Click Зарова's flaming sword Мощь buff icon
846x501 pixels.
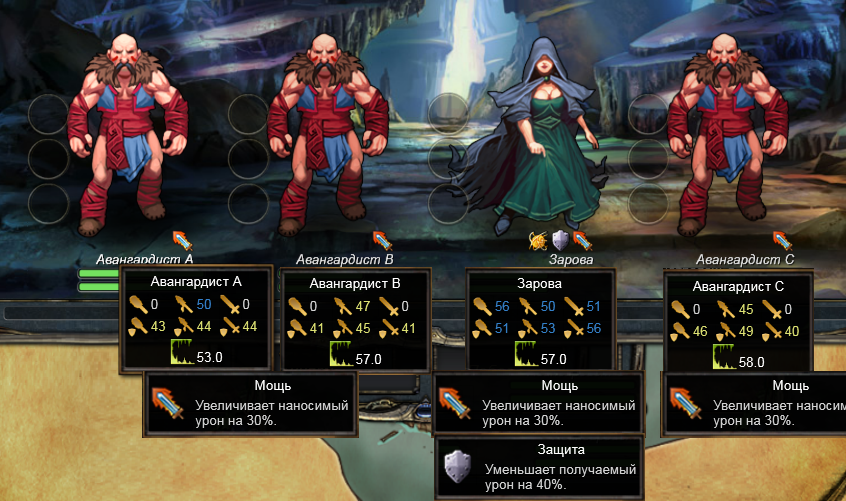point(580,240)
